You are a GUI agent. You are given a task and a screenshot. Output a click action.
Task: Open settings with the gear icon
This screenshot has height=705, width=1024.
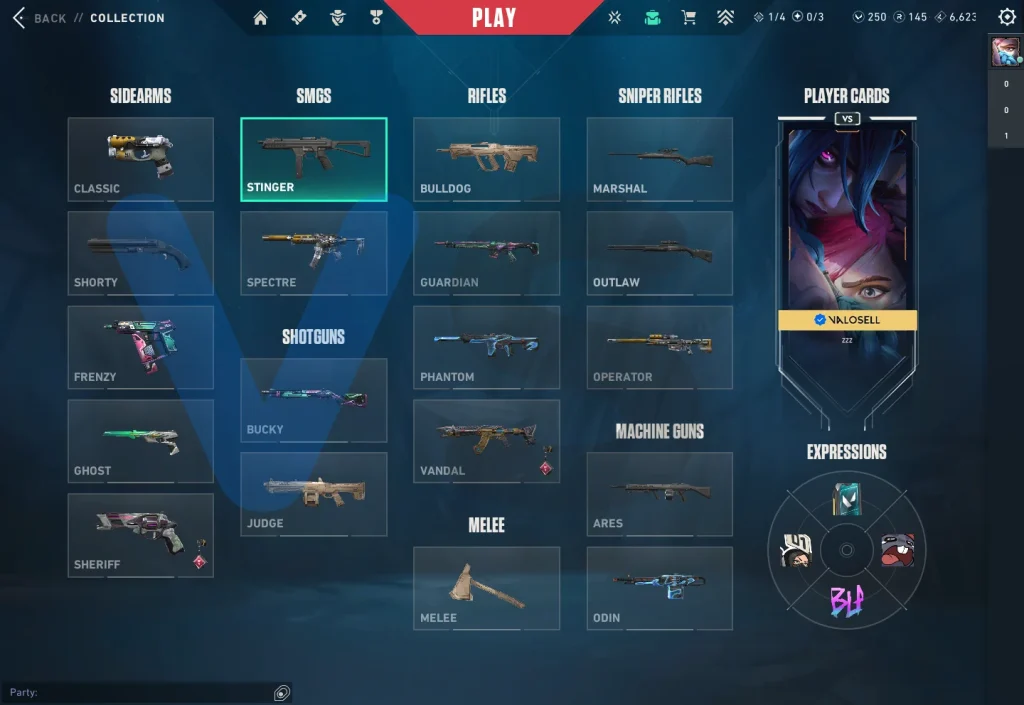click(1007, 17)
